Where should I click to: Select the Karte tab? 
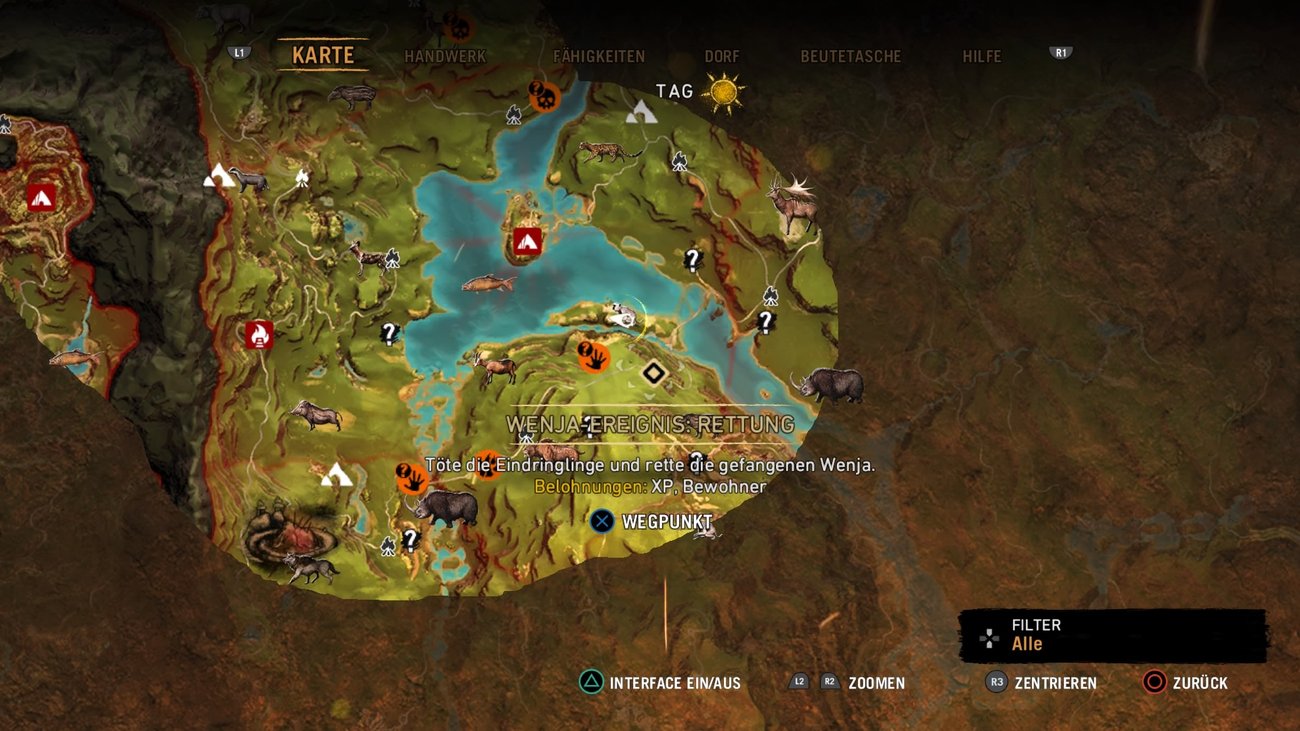(323, 56)
